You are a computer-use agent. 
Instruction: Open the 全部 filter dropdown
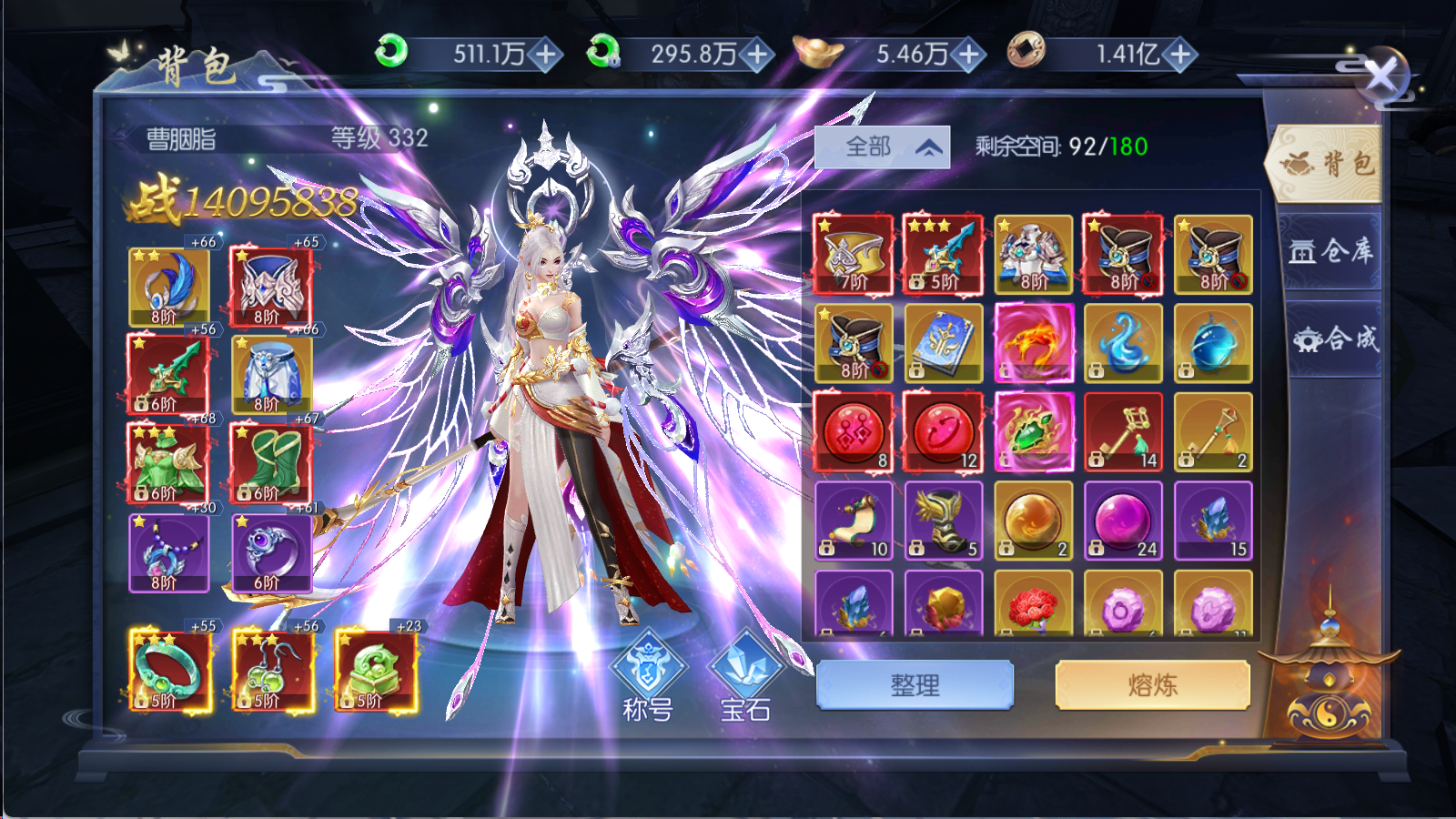(882, 147)
